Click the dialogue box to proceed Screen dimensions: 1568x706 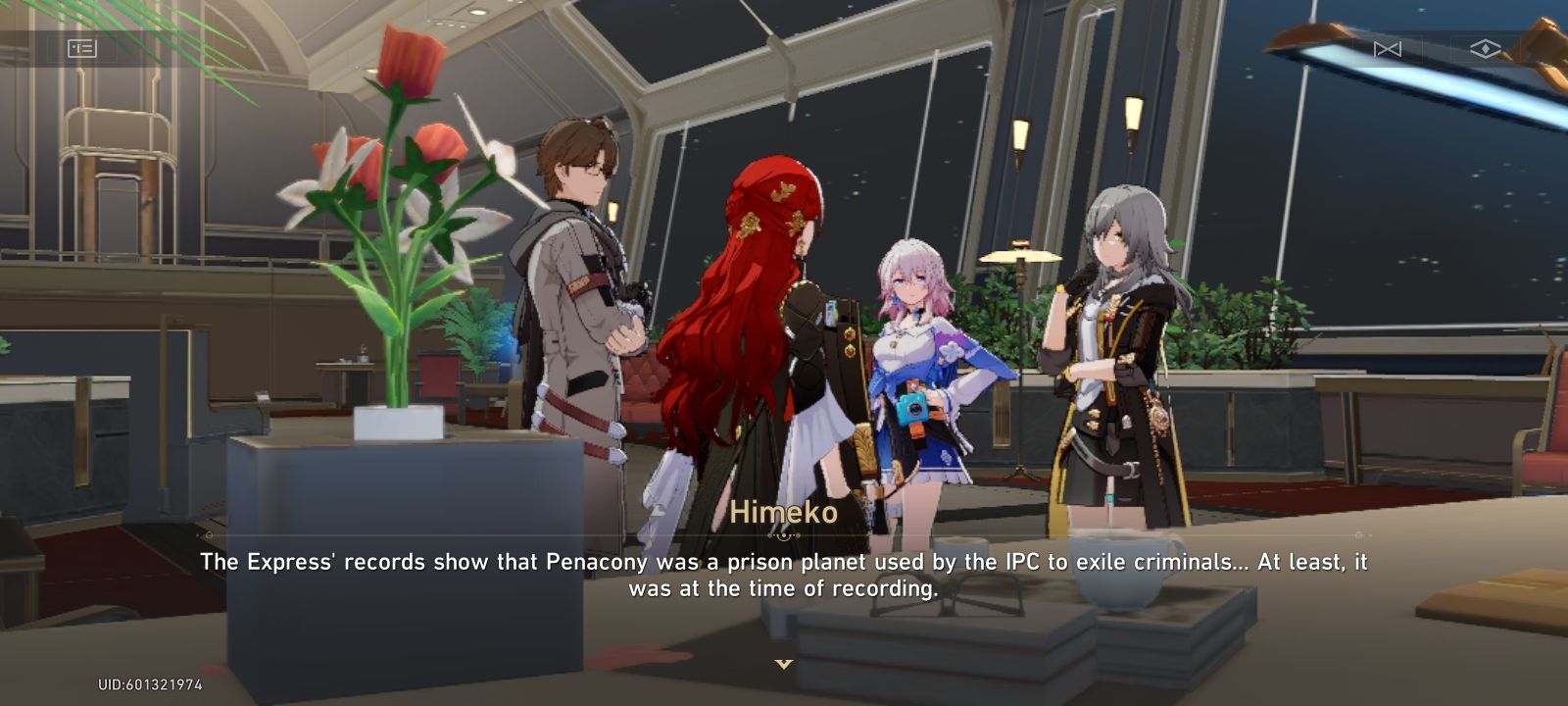(784, 575)
